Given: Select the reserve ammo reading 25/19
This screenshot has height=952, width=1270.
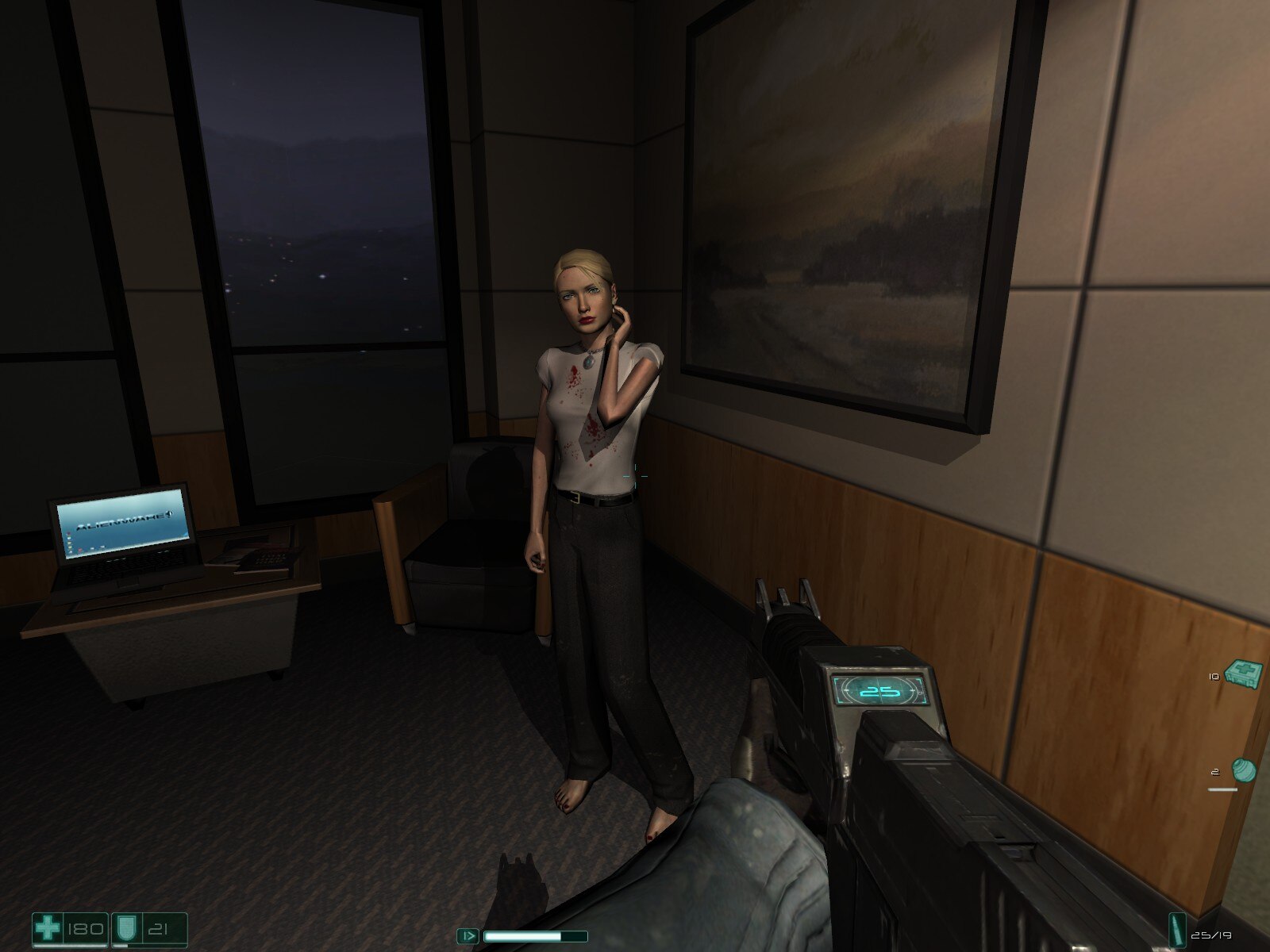Looking at the screenshot, I should click(x=1212, y=935).
